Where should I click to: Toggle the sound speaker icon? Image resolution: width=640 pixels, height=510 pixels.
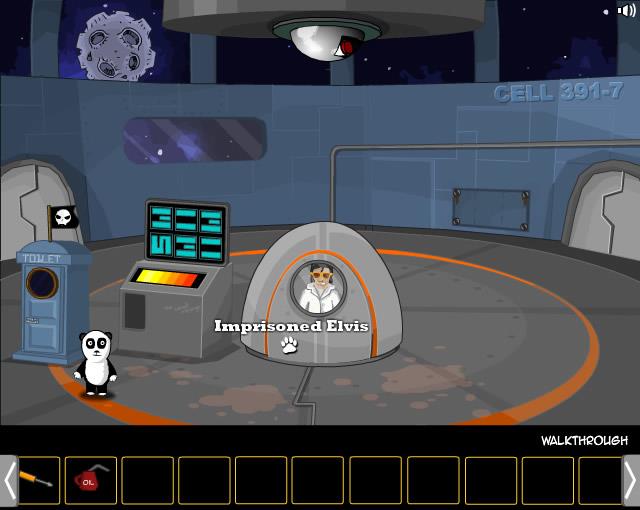pyautogui.click(x=627, y=11)
